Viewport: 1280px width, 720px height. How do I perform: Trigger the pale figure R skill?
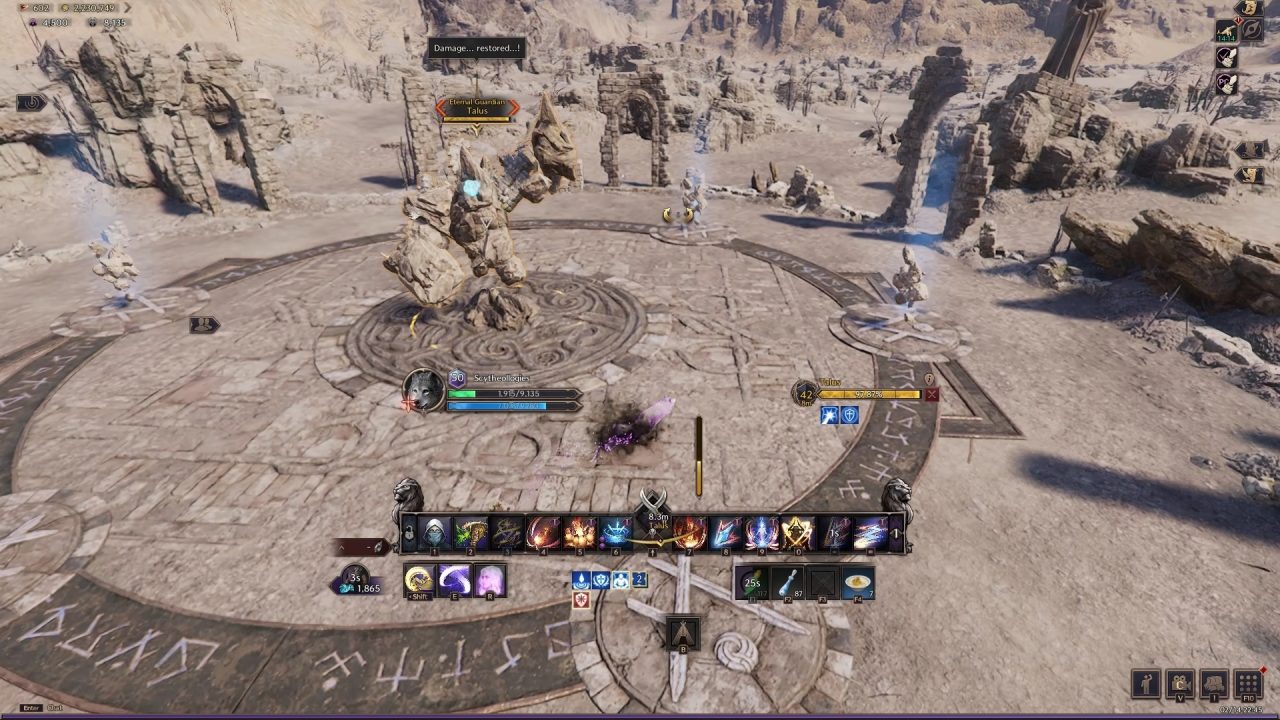490,580
